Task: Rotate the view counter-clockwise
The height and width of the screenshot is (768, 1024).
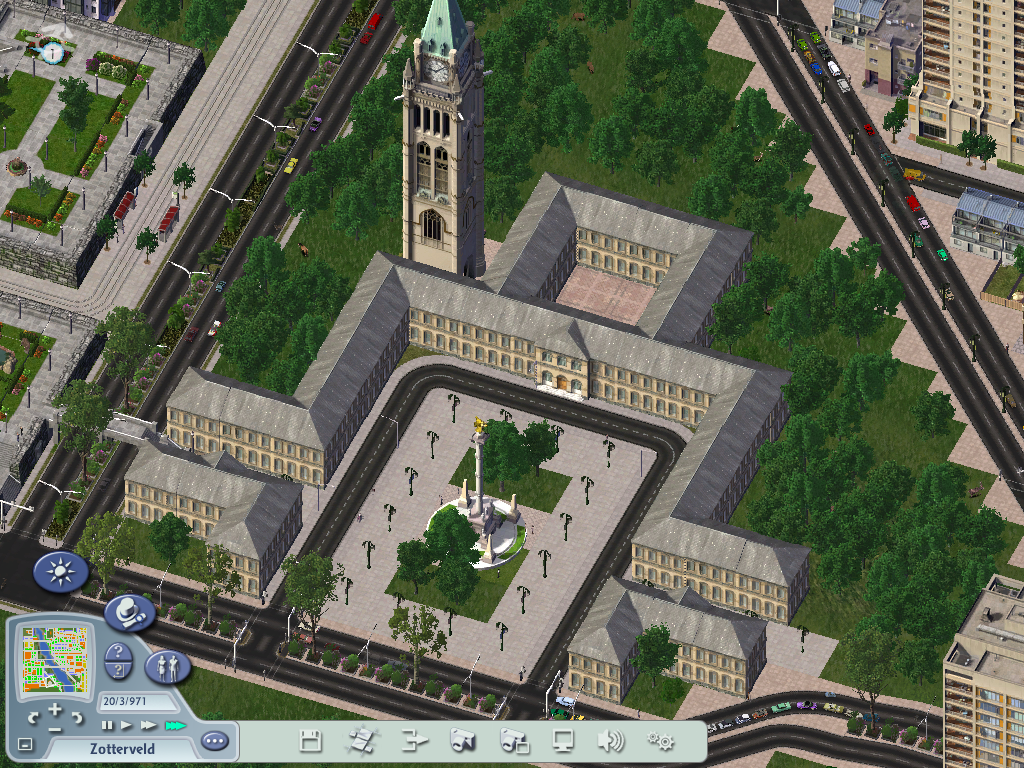Action: tap(34, 718)
